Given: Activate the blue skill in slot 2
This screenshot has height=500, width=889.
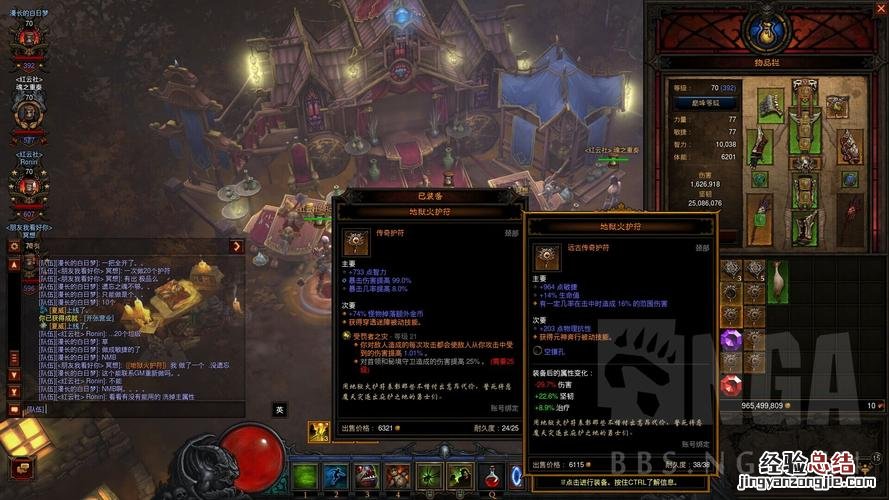Looking at the screenshot, I should [336, 477].
